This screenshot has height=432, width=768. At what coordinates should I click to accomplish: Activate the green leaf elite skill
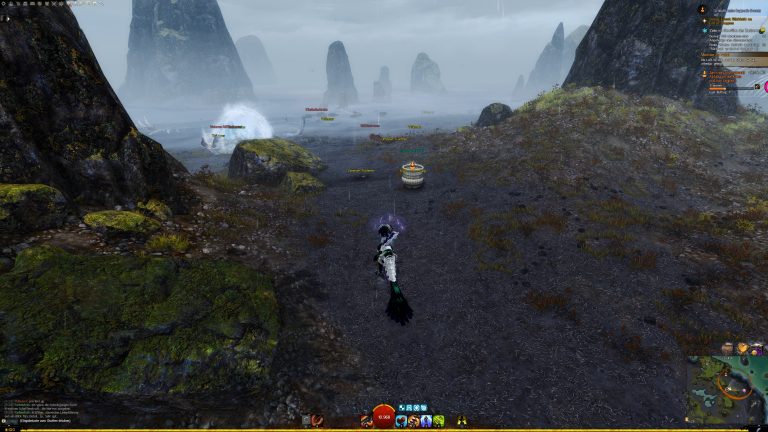438,421
